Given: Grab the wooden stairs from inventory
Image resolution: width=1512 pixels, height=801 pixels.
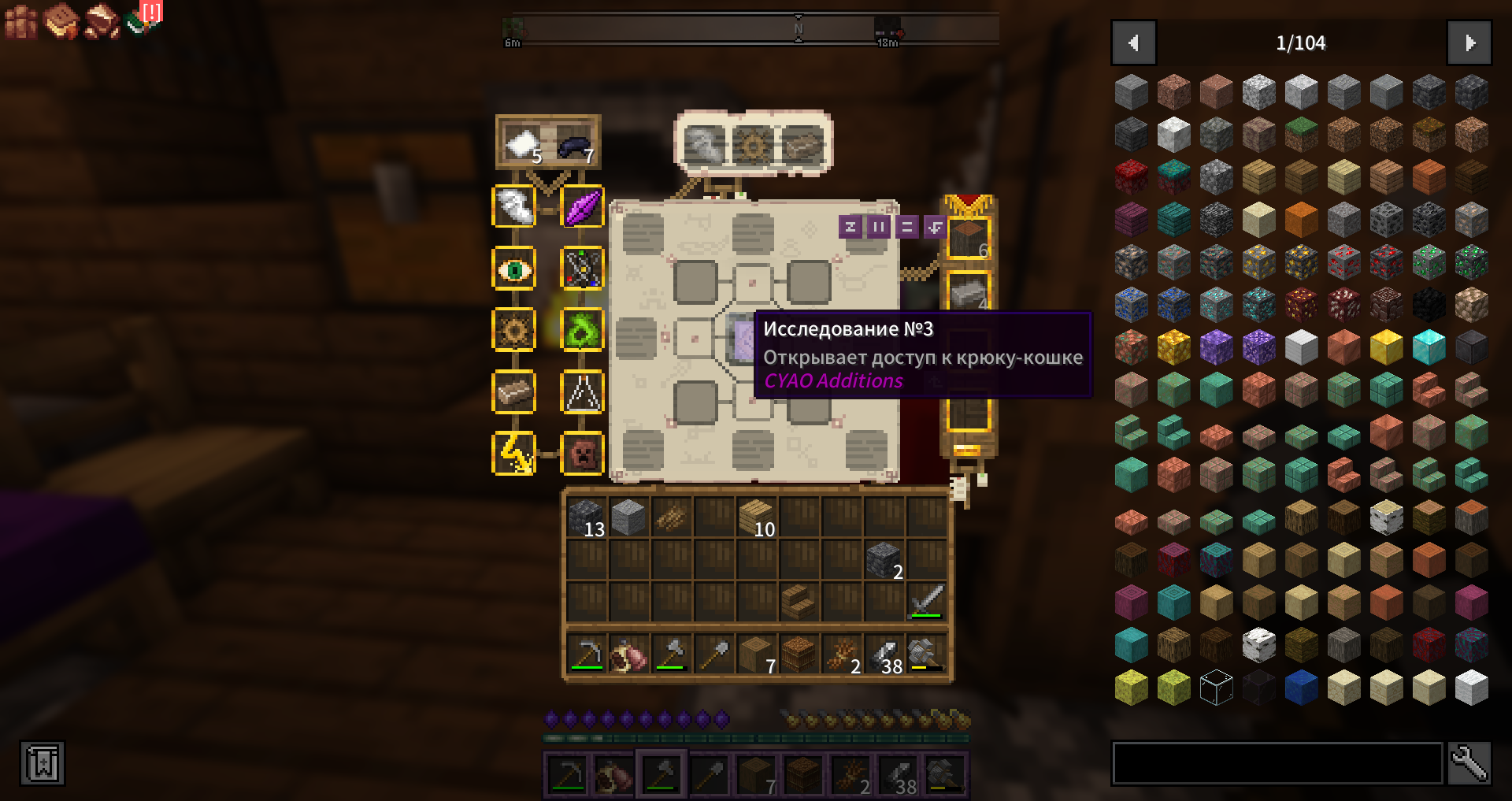Looking at the screenshot, I should [x=799, y=602].
